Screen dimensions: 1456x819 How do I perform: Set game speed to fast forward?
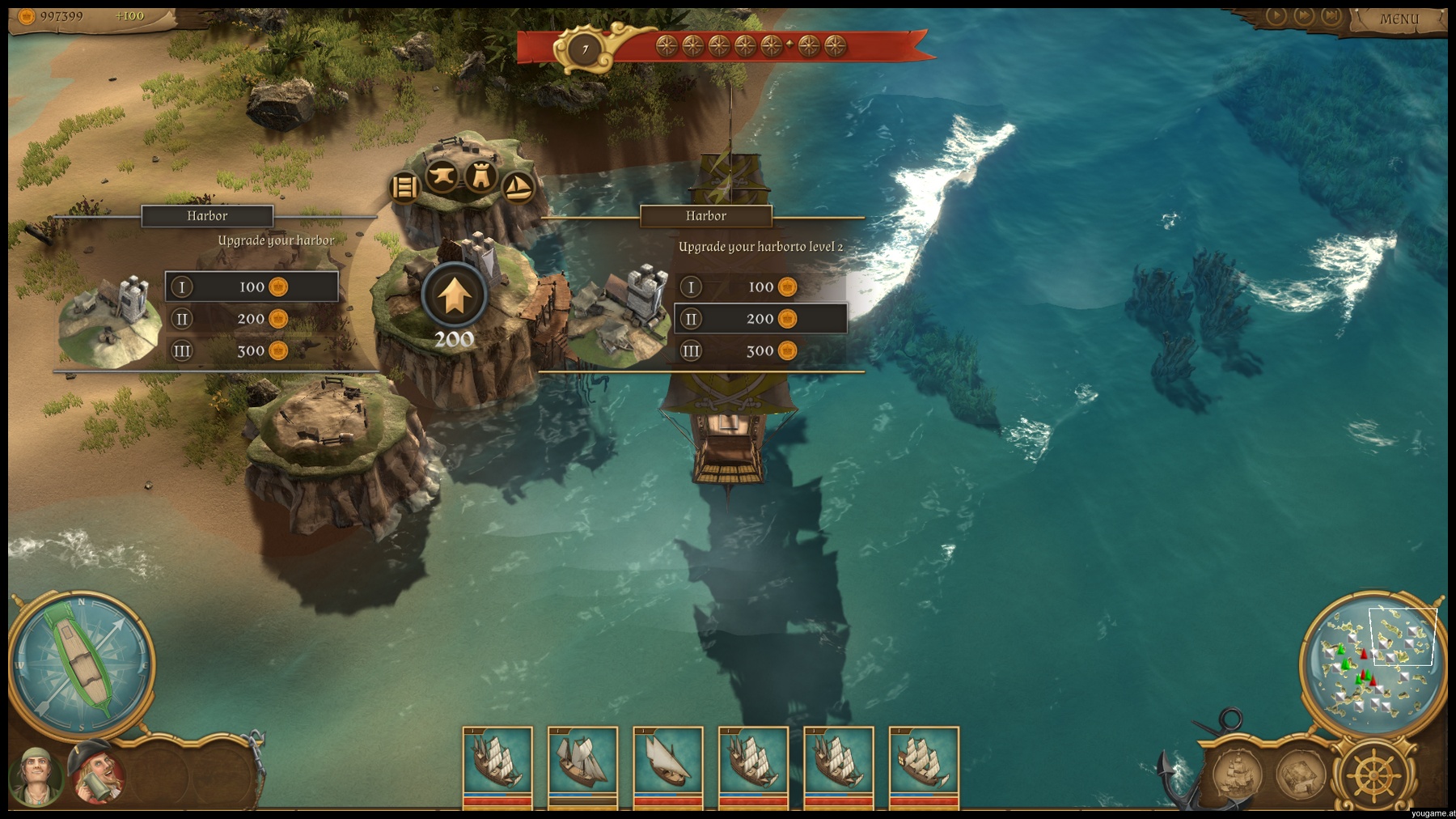1304,15
